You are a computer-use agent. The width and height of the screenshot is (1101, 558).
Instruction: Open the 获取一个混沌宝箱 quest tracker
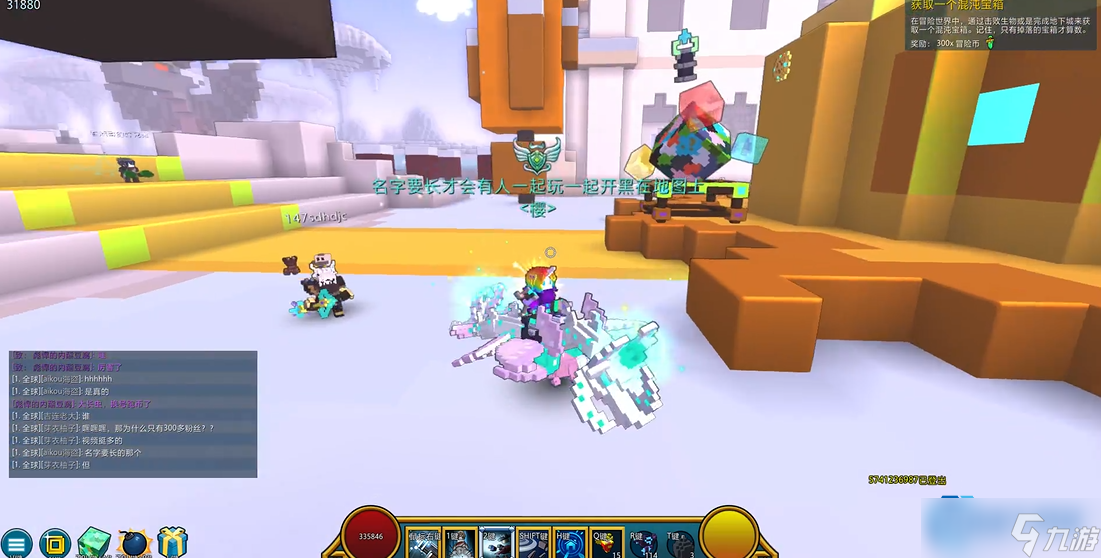coord(1001,25)
